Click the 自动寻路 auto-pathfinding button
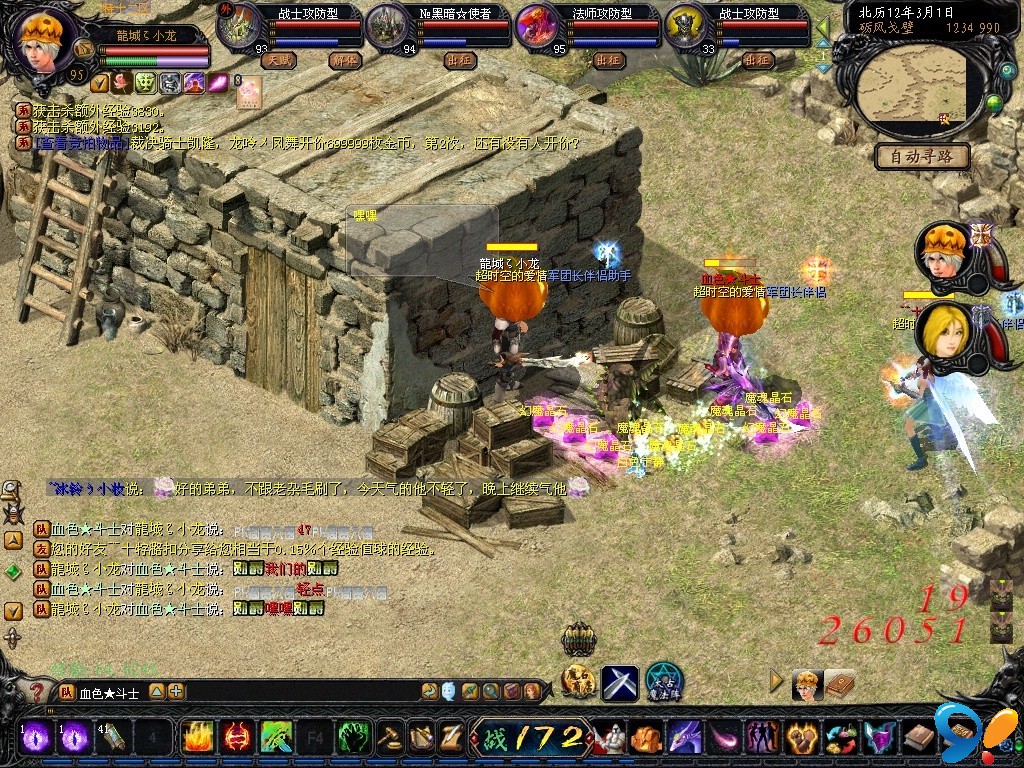Image resolution: width=1024 pixels, height=768 pixels. coord(922,156)
